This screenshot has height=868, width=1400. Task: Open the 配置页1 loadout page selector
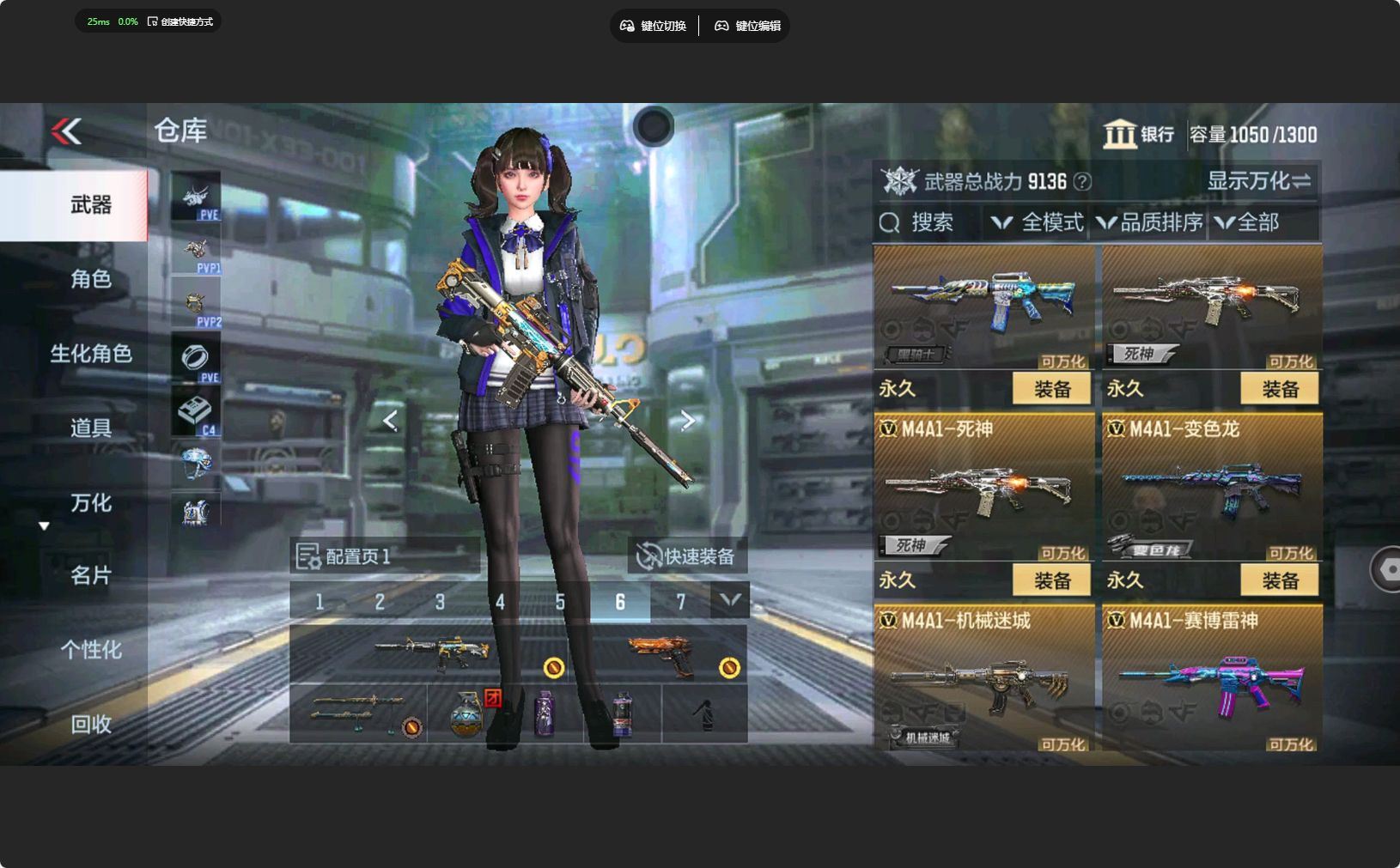tap(344, 556)
